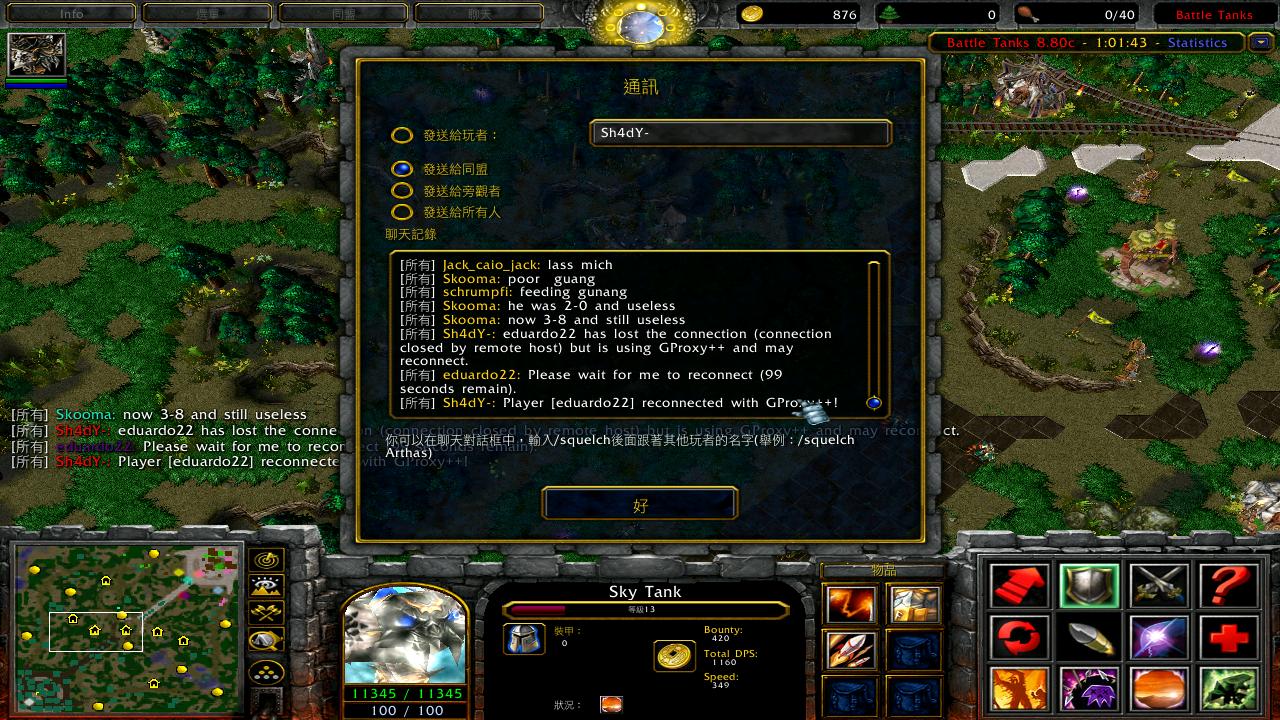Image resolution: width=1280 pixels, height=720 pixels.
Task: Select 發送給旁觀者 (send to observers) option
Action: pyautogui.click(x=402, y=190)
